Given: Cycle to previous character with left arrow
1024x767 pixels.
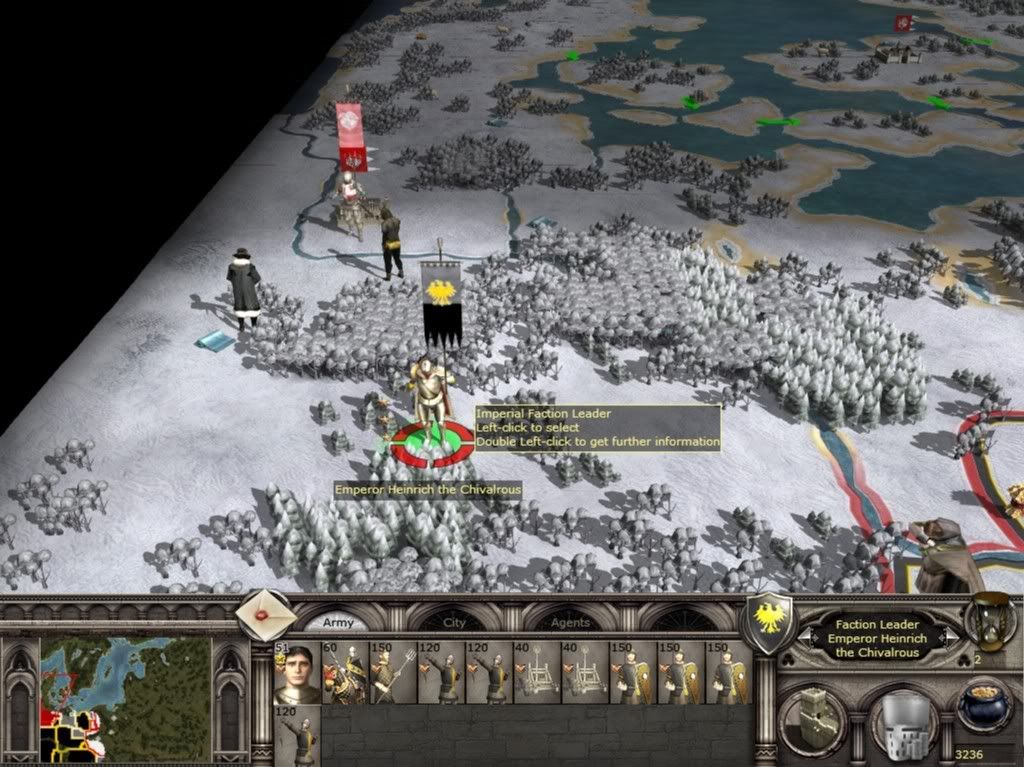Looking at the screenshot, I should pos(804,638).
